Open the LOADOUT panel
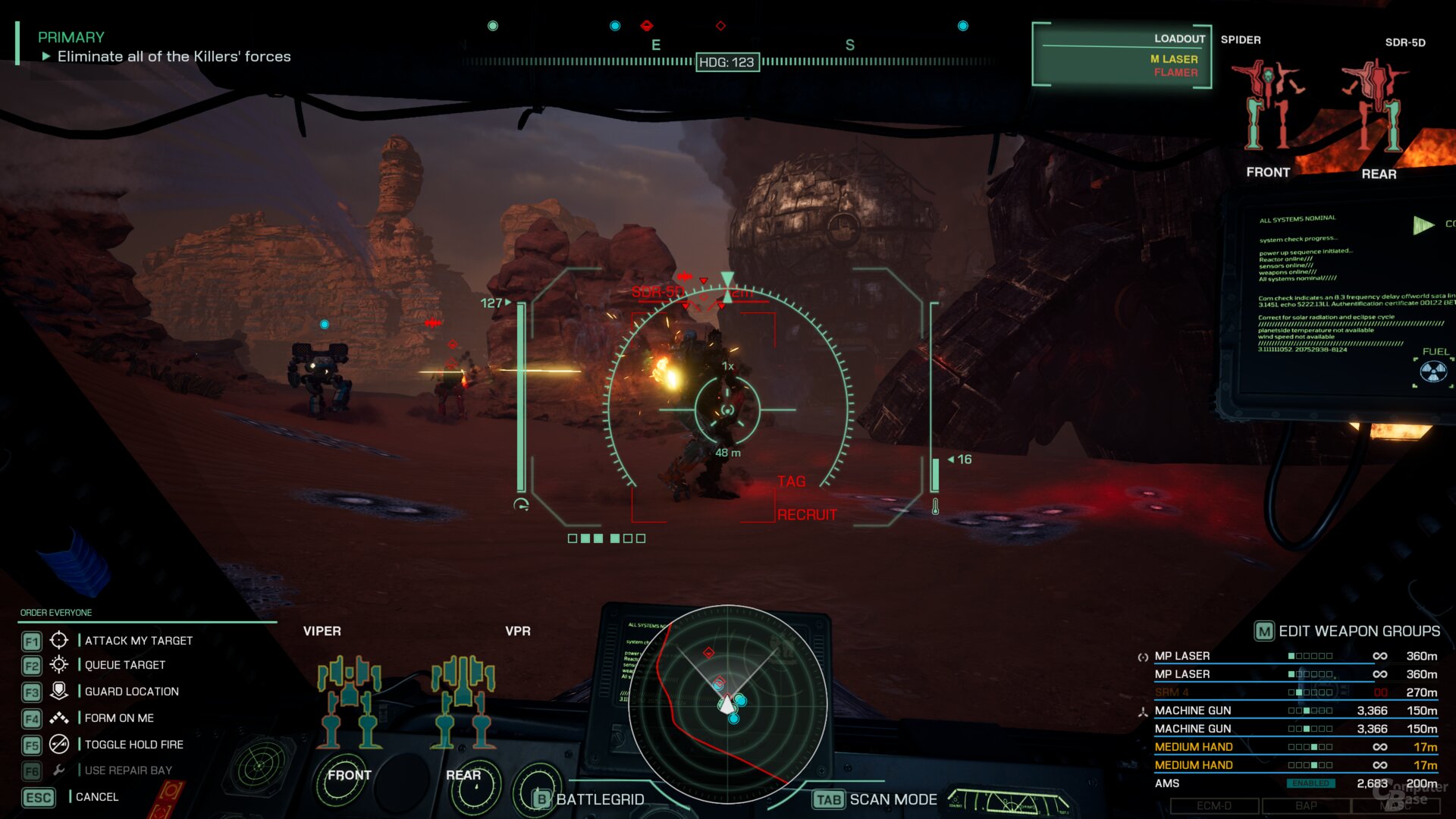This screenshot has height=819, width=1456. (x=1178, y=38)
